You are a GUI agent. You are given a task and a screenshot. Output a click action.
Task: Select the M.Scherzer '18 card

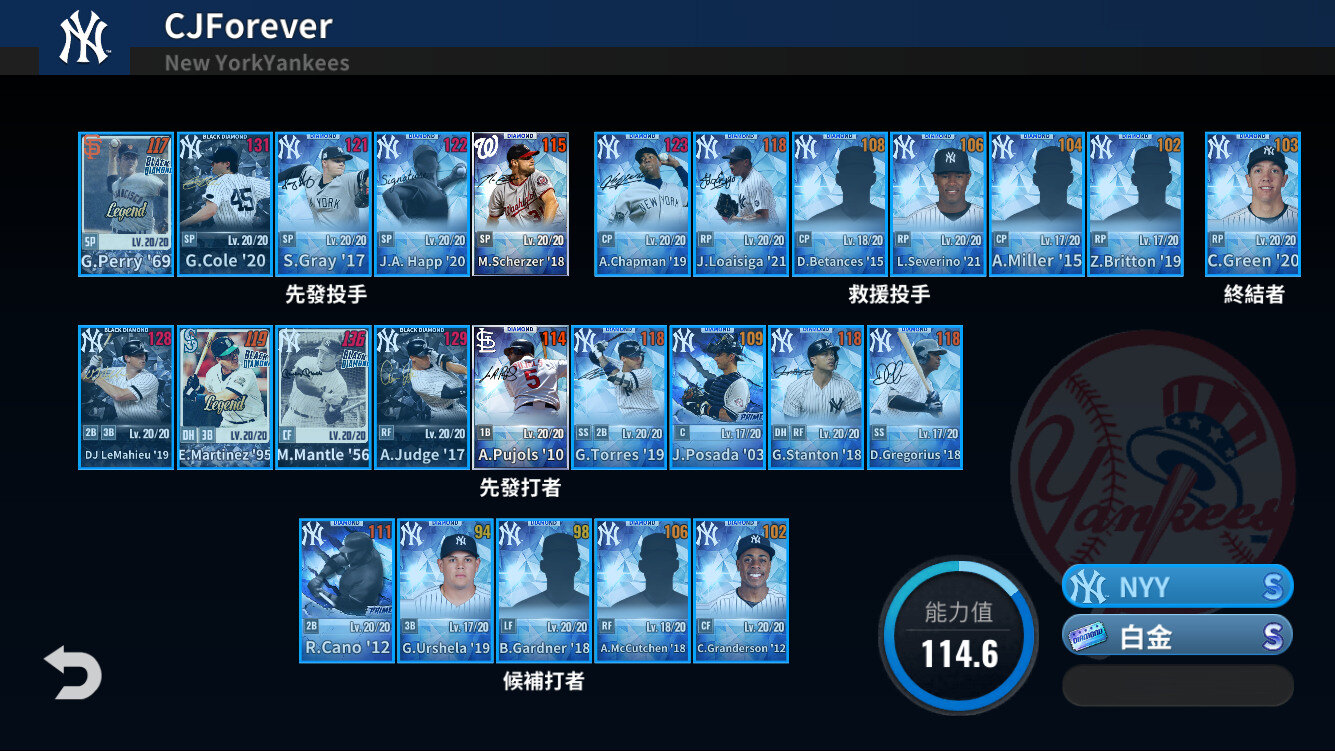click(x=521, y=200)
